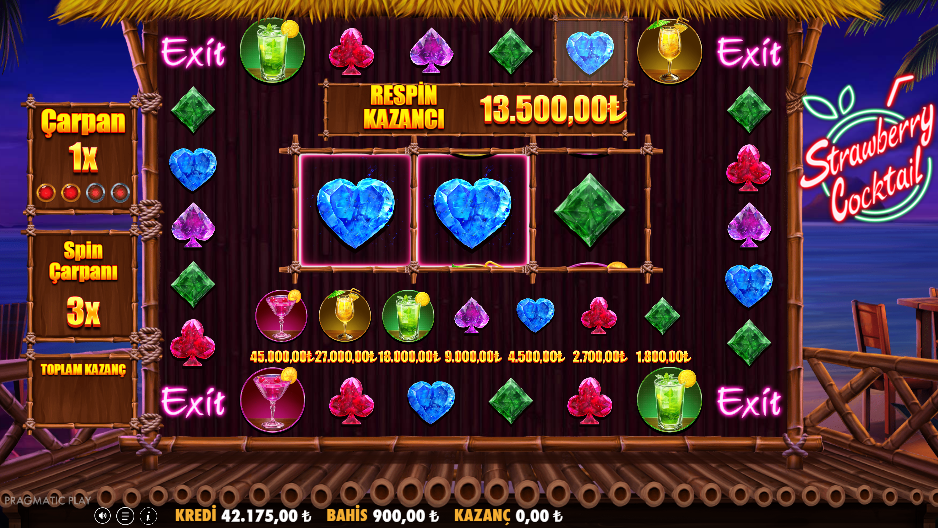Open the hamburger menu icon

[126, 516]
